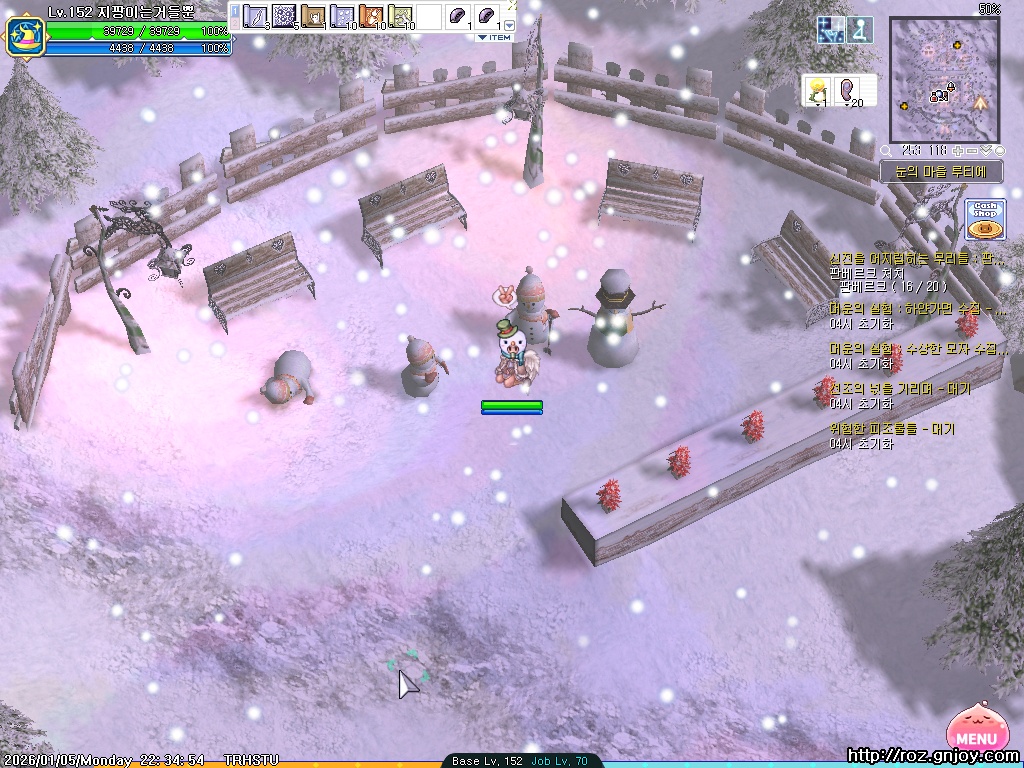
Task: Open the Cash Shop
Action: pos(985,219)
